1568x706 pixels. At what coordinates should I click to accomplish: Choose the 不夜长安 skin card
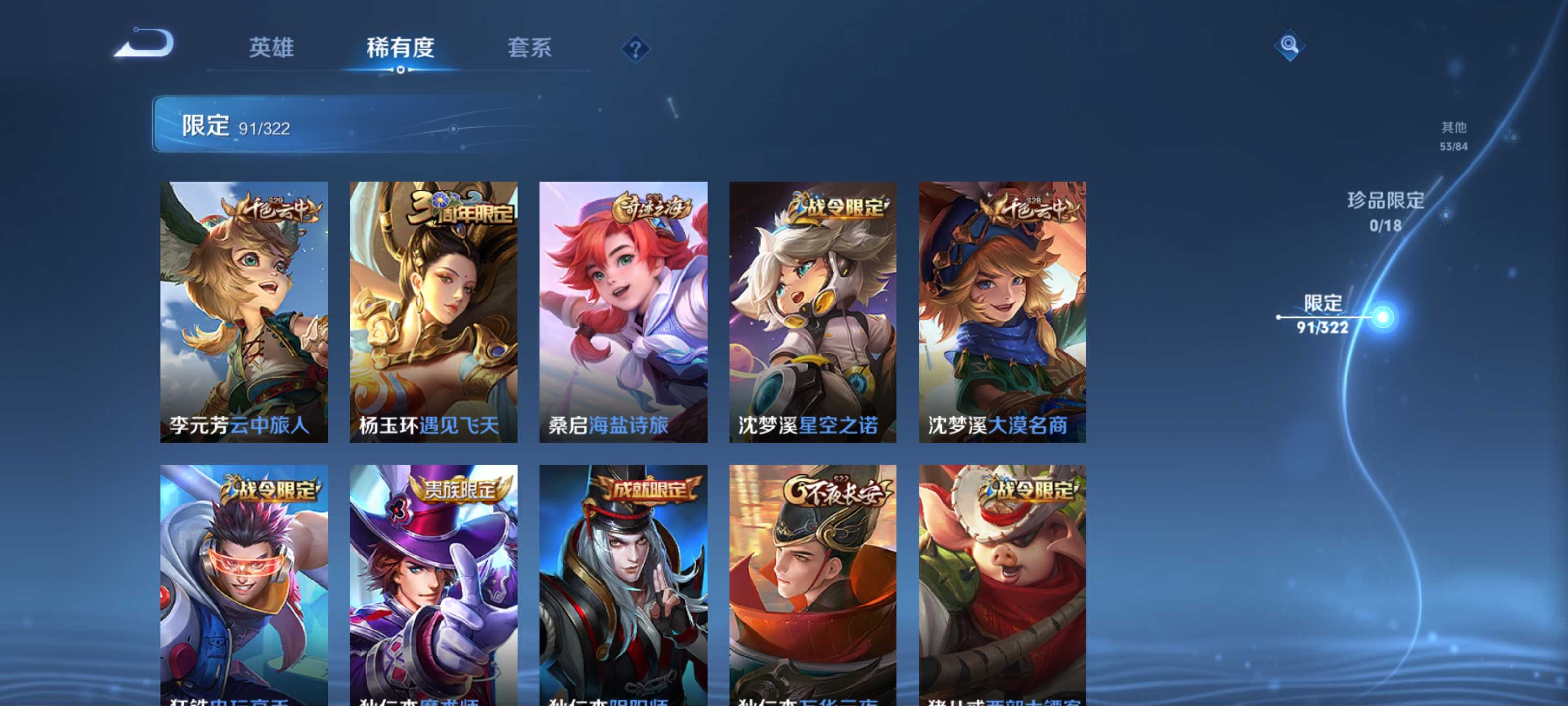(812, 585)
